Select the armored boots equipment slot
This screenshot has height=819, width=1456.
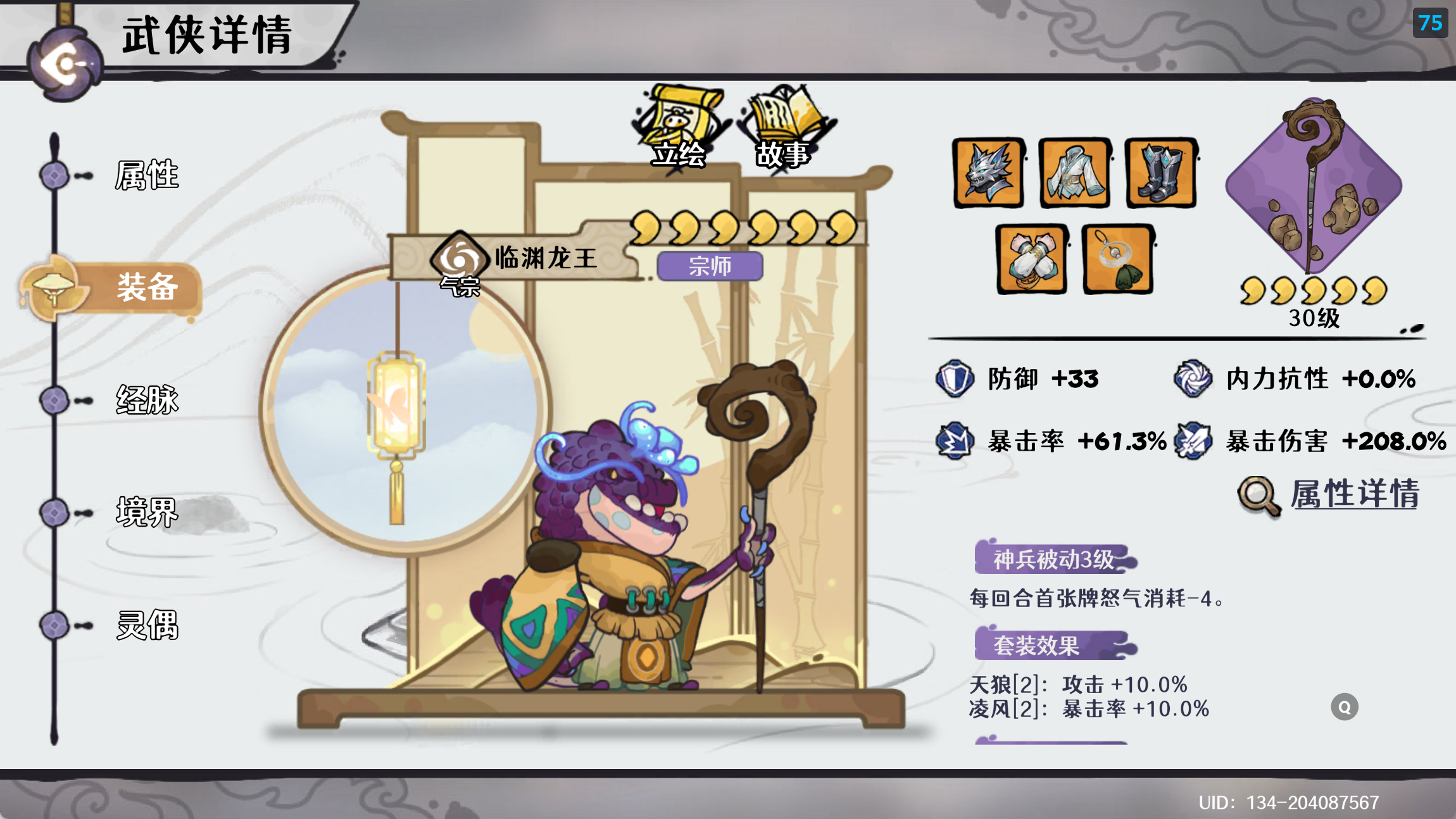pos(1160,173)
